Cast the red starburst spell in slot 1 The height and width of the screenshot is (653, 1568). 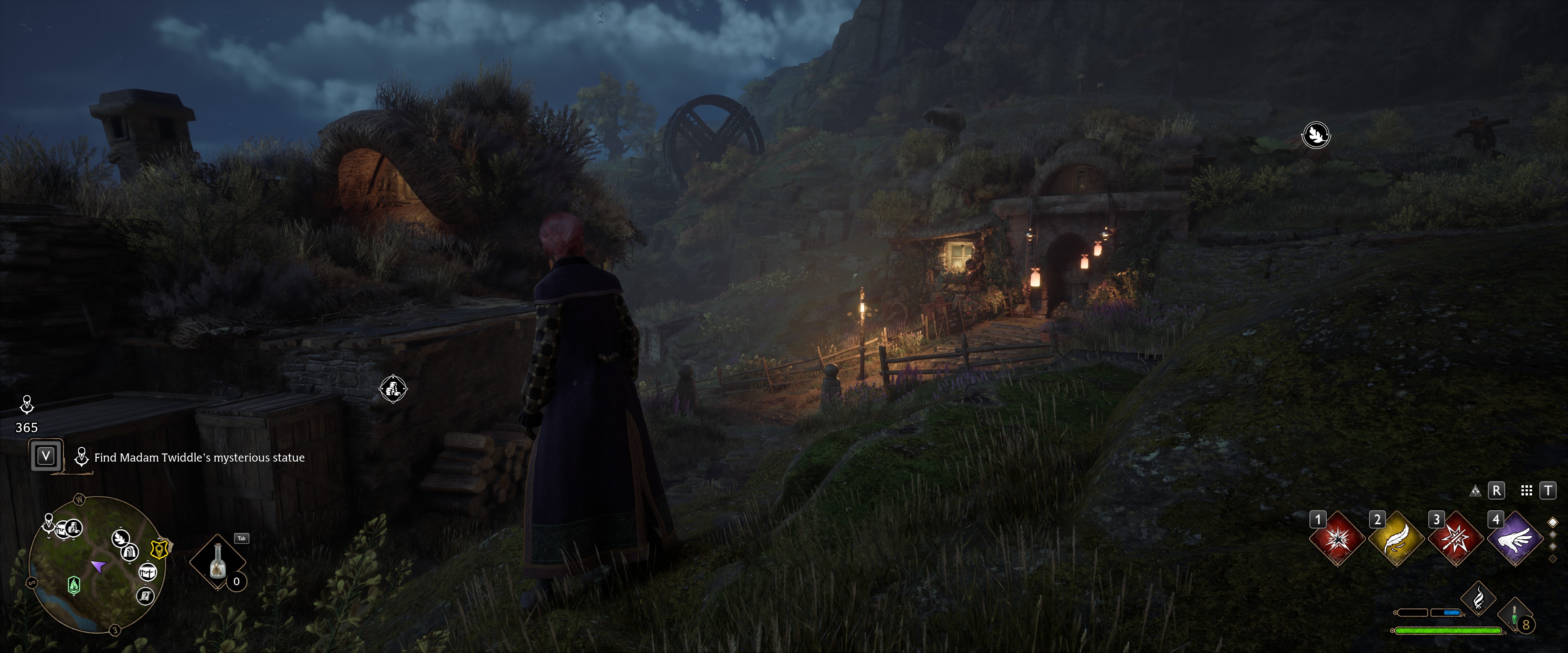[1337, 539]
